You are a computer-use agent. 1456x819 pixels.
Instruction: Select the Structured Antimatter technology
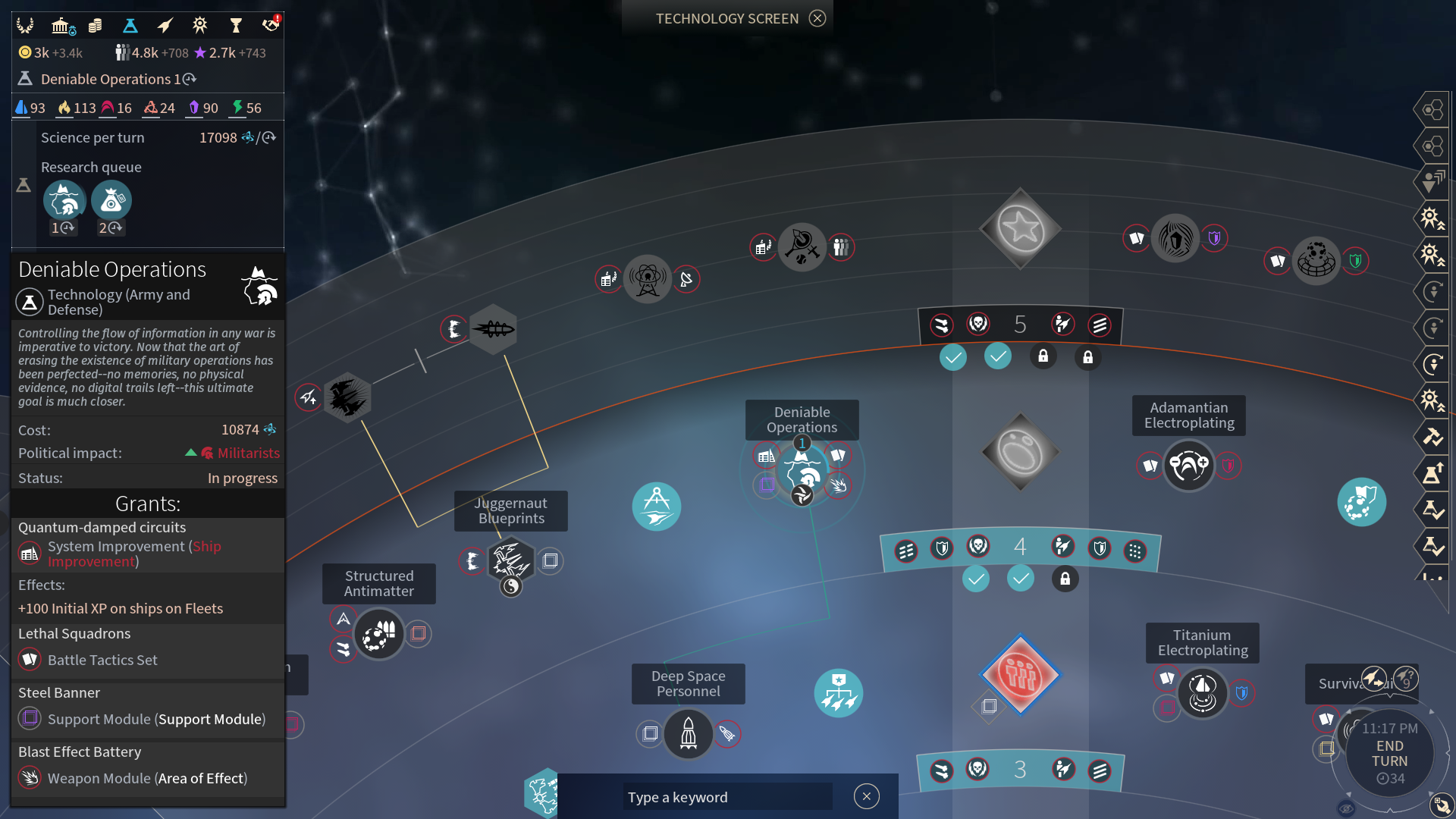[379, 634]
